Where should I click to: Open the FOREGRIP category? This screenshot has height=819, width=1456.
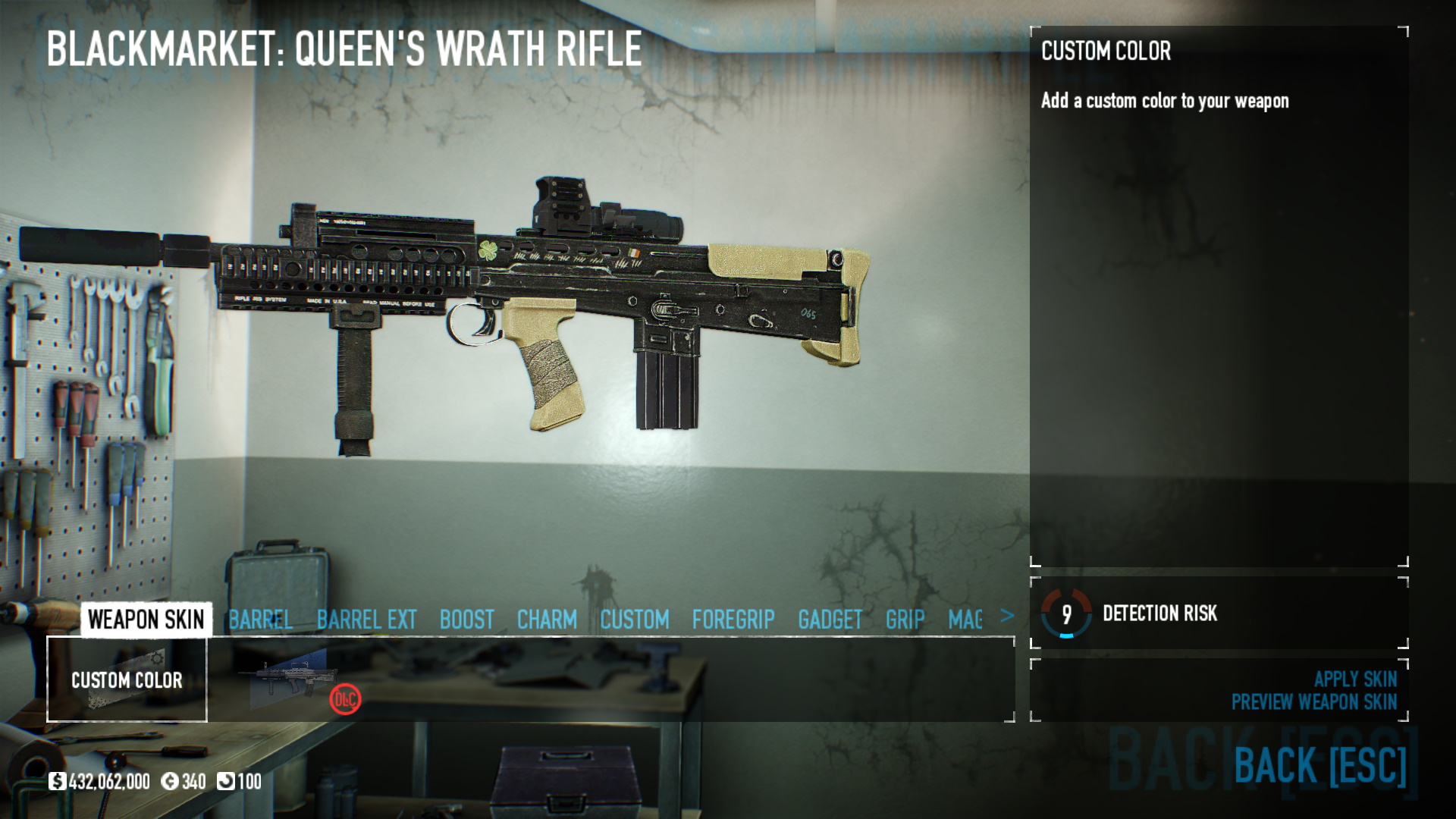(x=733, y=620)
